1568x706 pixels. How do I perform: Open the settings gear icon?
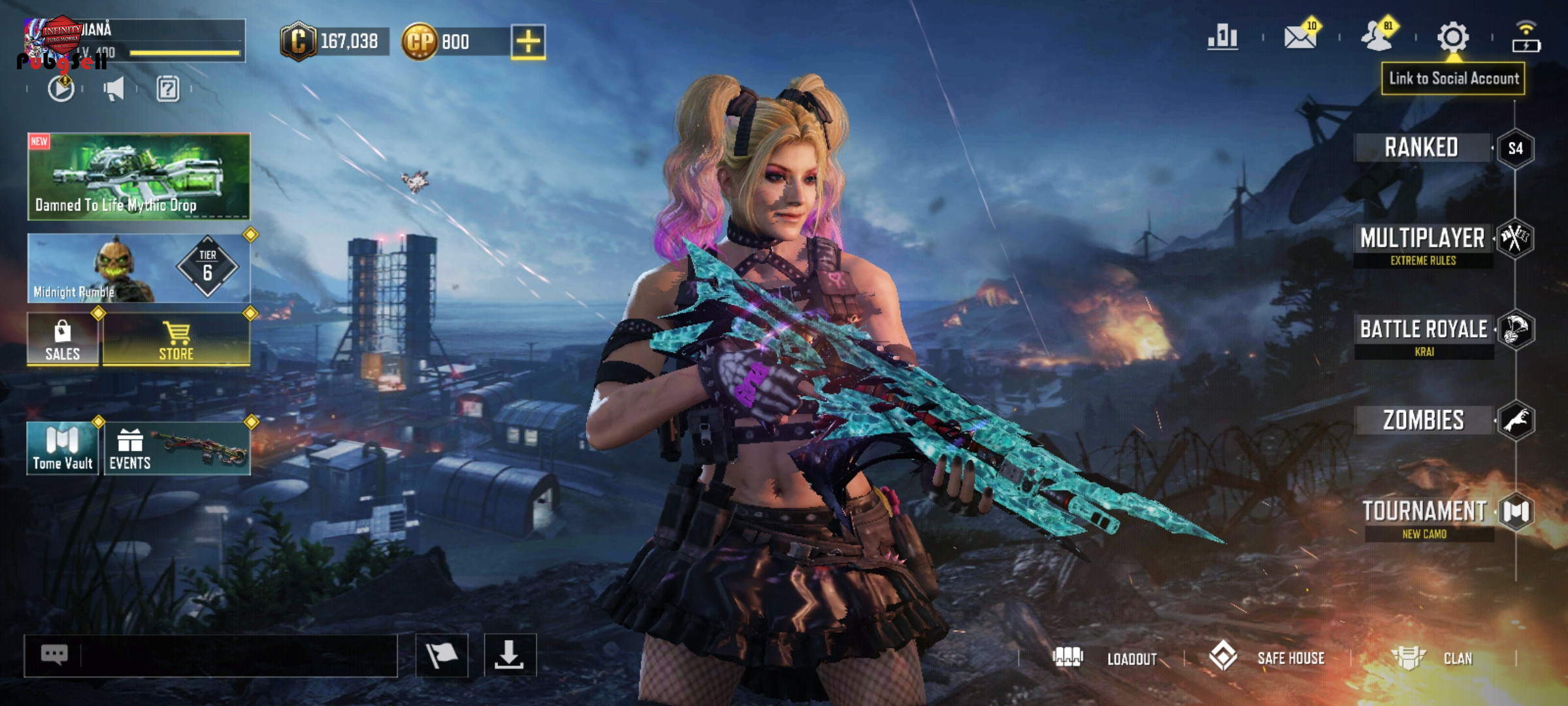tap(1452, 37)
